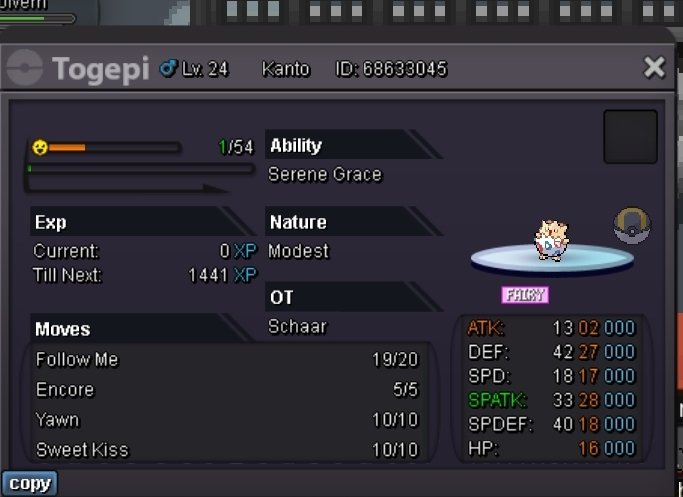
Task: Click the Poké Ball icon beside Togepi
Action: point(632,226)
